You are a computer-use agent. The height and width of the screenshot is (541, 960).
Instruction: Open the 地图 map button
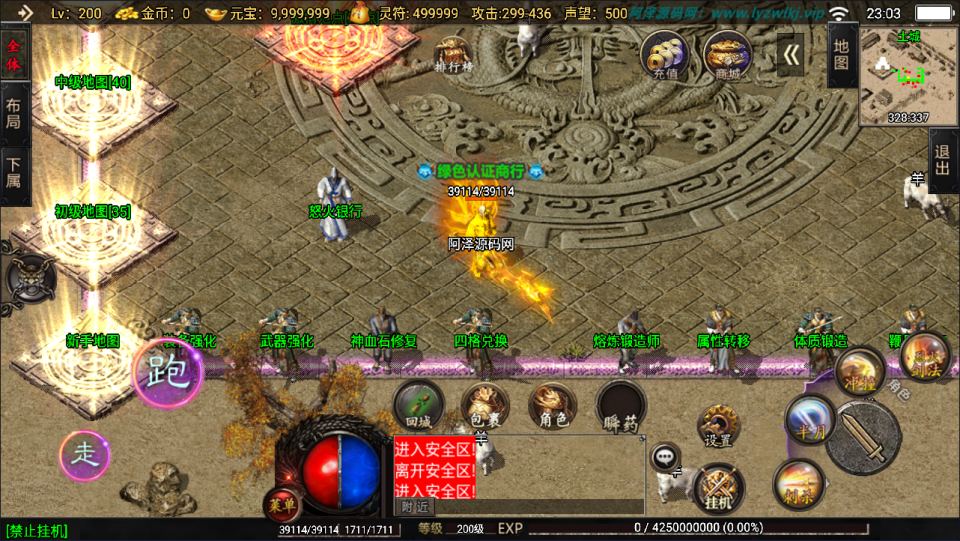pyautogui.click(x=841, y=55)
